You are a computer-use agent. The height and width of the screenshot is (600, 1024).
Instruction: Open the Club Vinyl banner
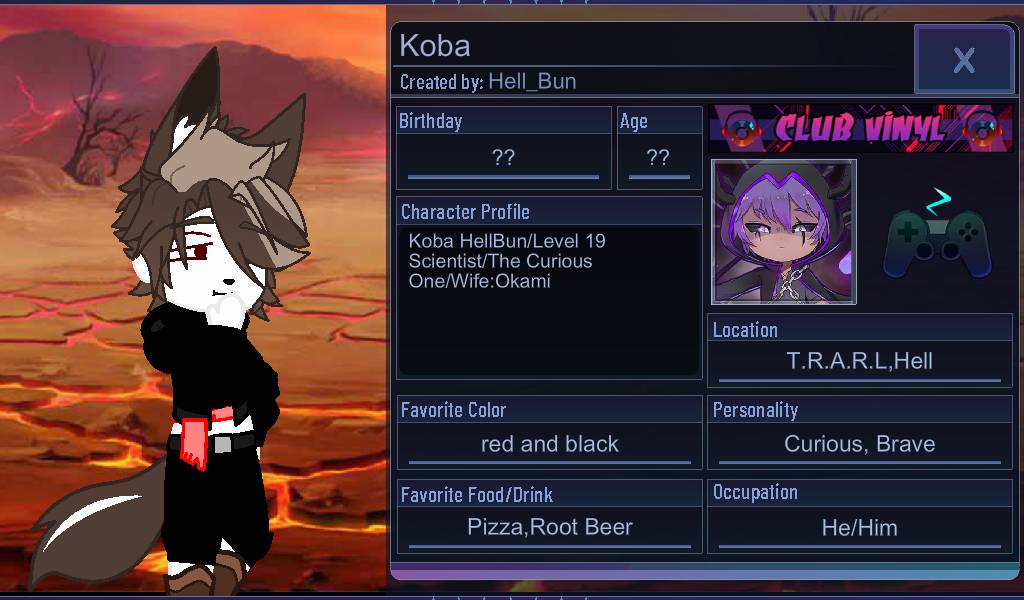click(x=860, y=128)
